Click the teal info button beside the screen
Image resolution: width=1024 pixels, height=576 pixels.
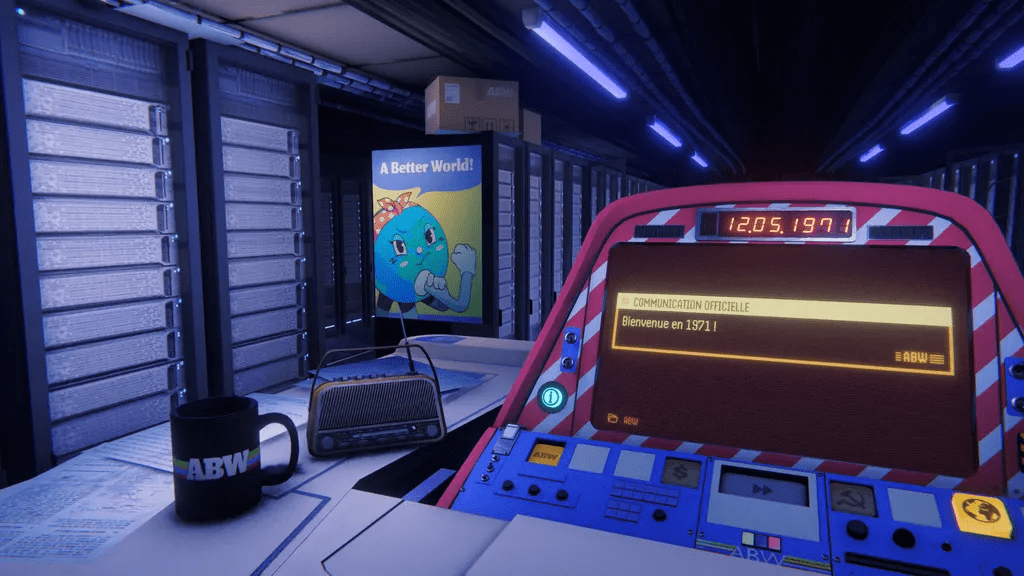click(x=549, y=397)
